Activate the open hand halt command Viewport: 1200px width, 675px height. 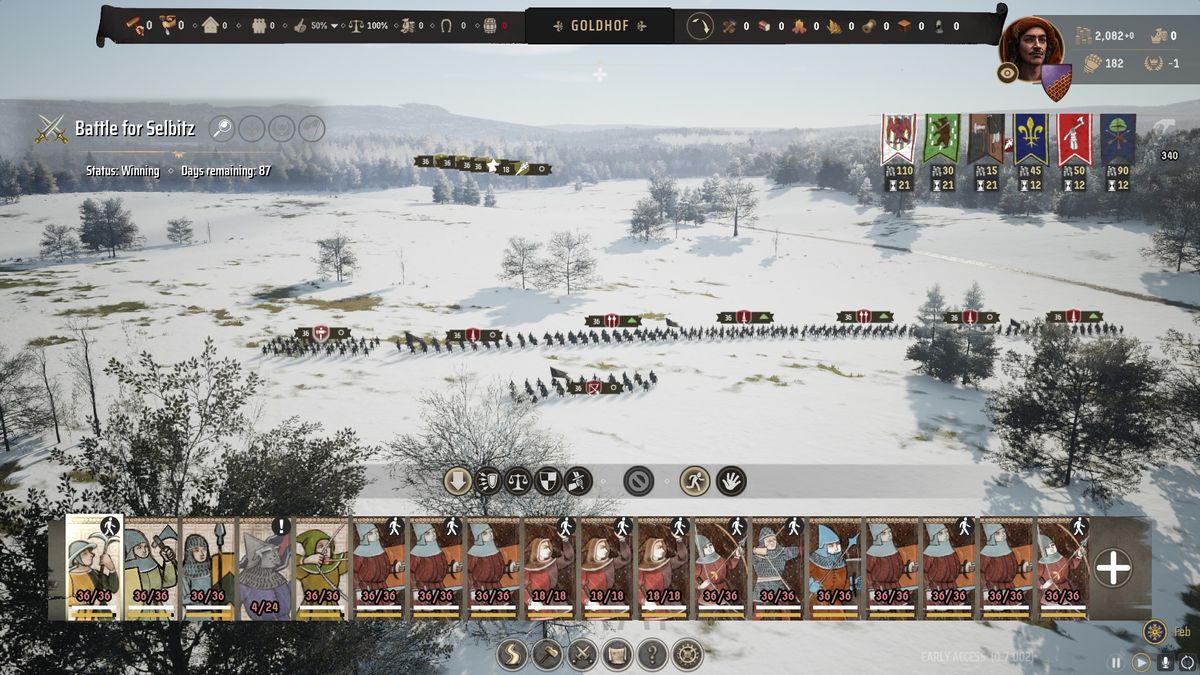coord(731,481)
